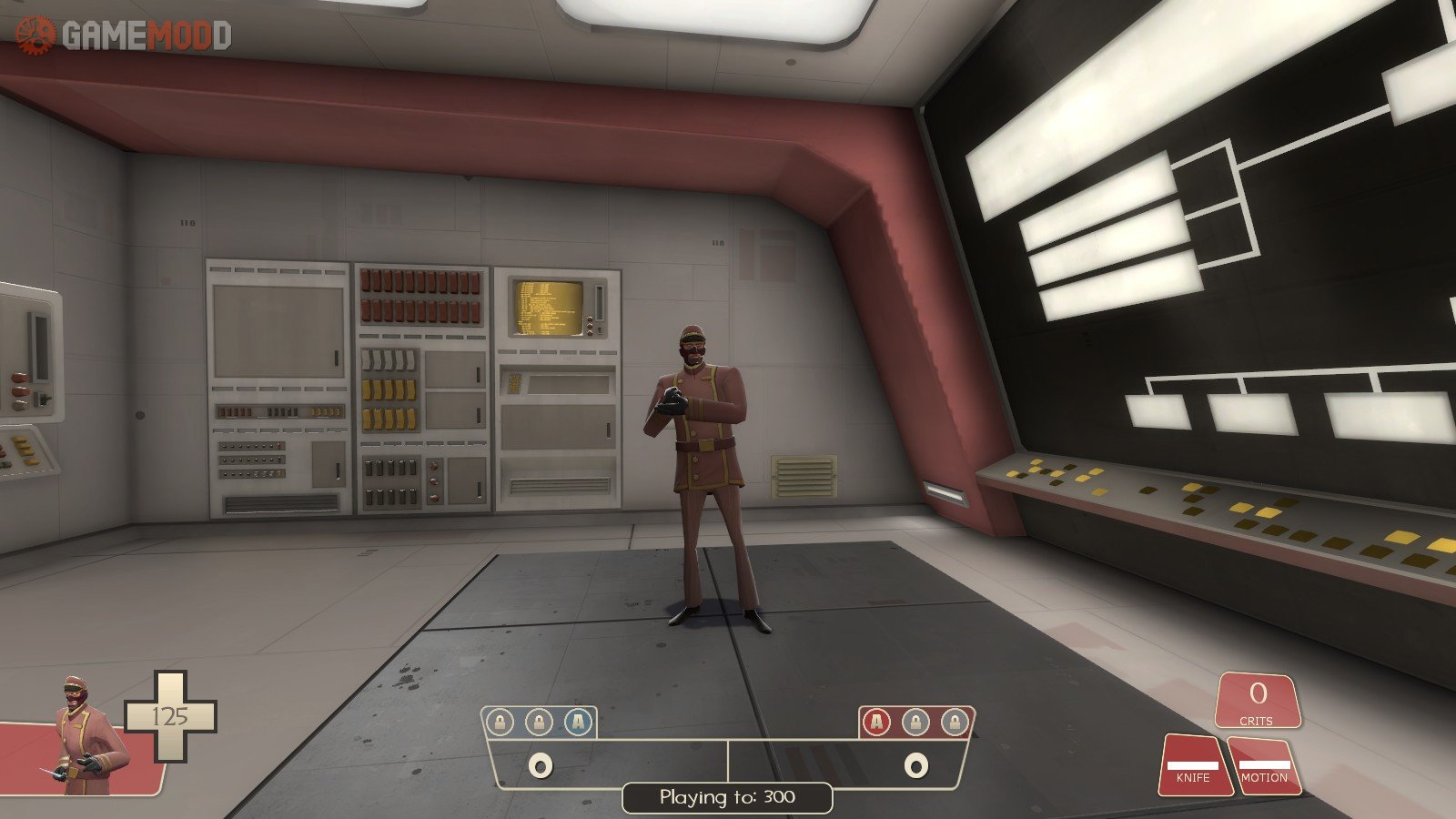1456x819 pixels.
Task: Click the GameModd watermark logo
Action: click(124, 35)
